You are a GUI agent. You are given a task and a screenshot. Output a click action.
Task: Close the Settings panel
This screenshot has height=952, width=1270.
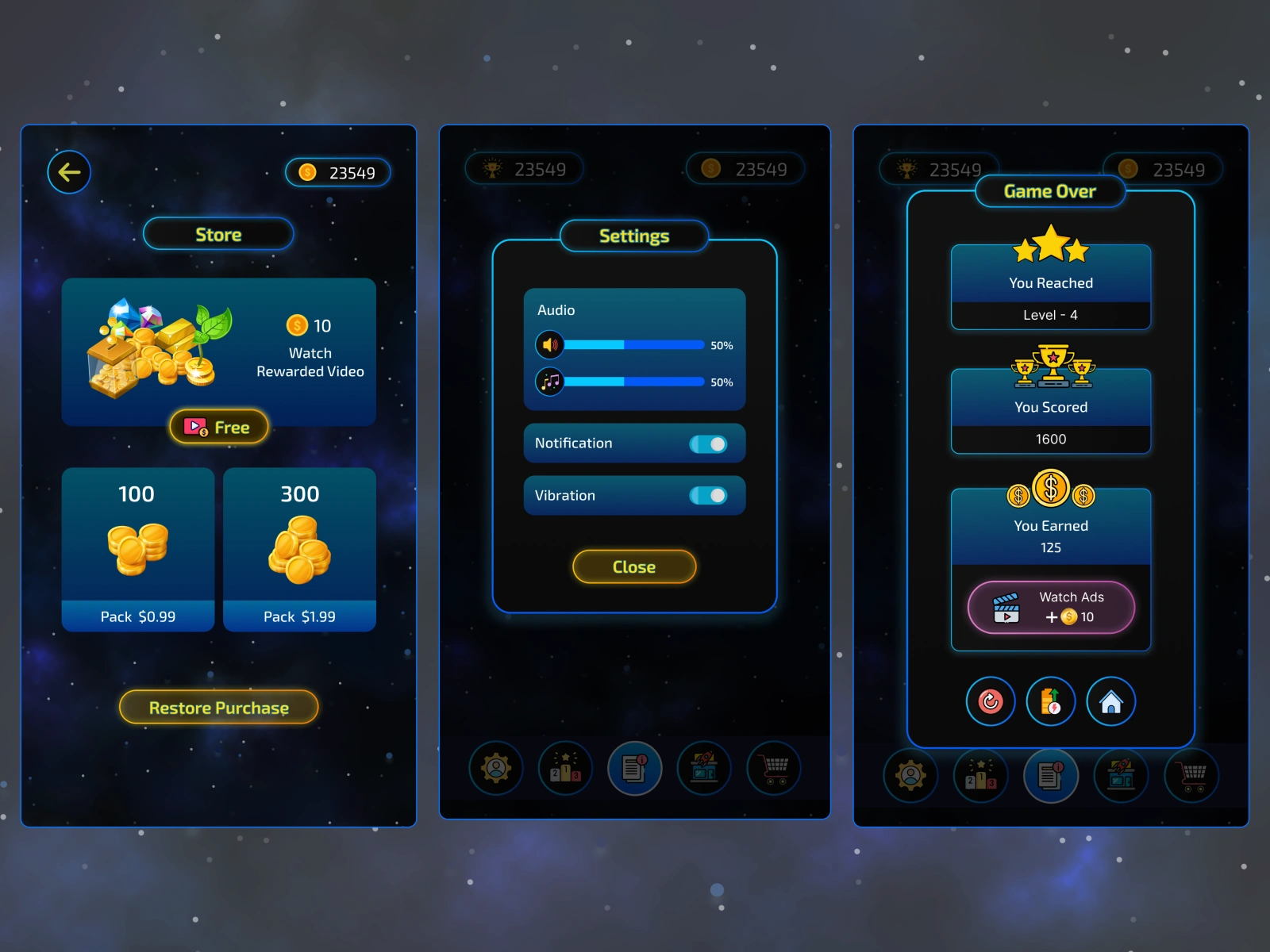(634, 566)
